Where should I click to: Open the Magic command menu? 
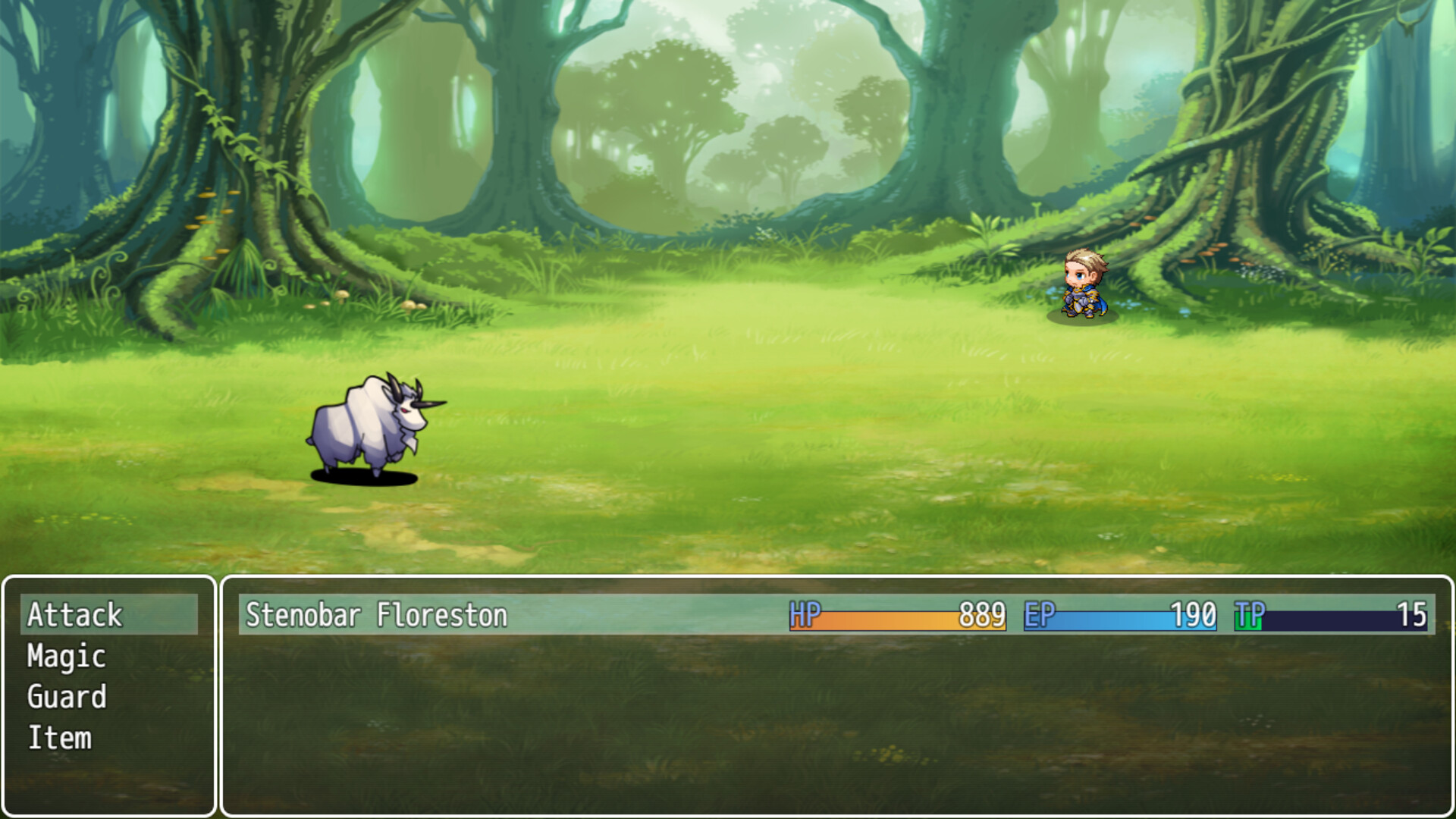[65, 658]
